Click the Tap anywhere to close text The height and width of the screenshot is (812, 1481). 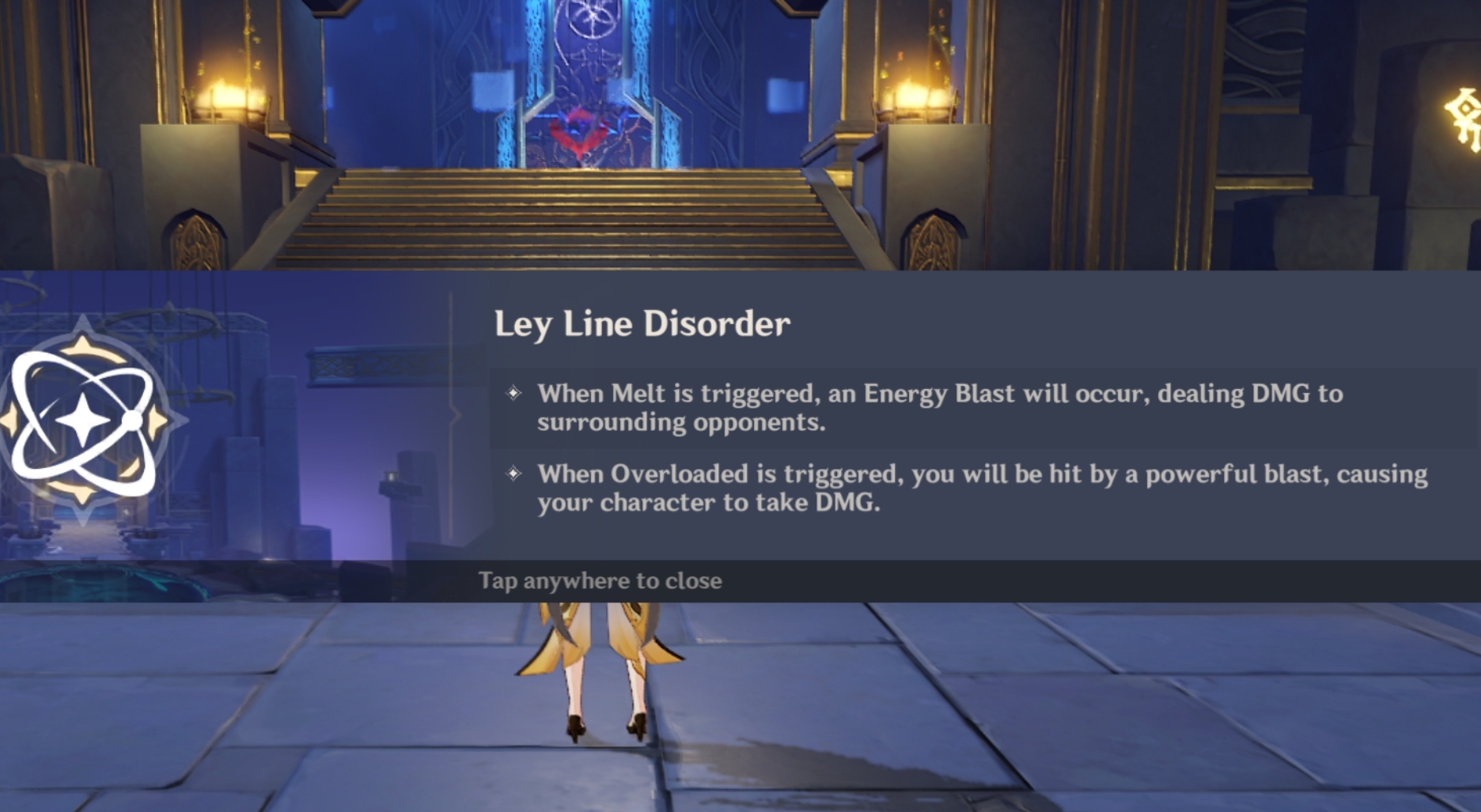pos(599,580)
